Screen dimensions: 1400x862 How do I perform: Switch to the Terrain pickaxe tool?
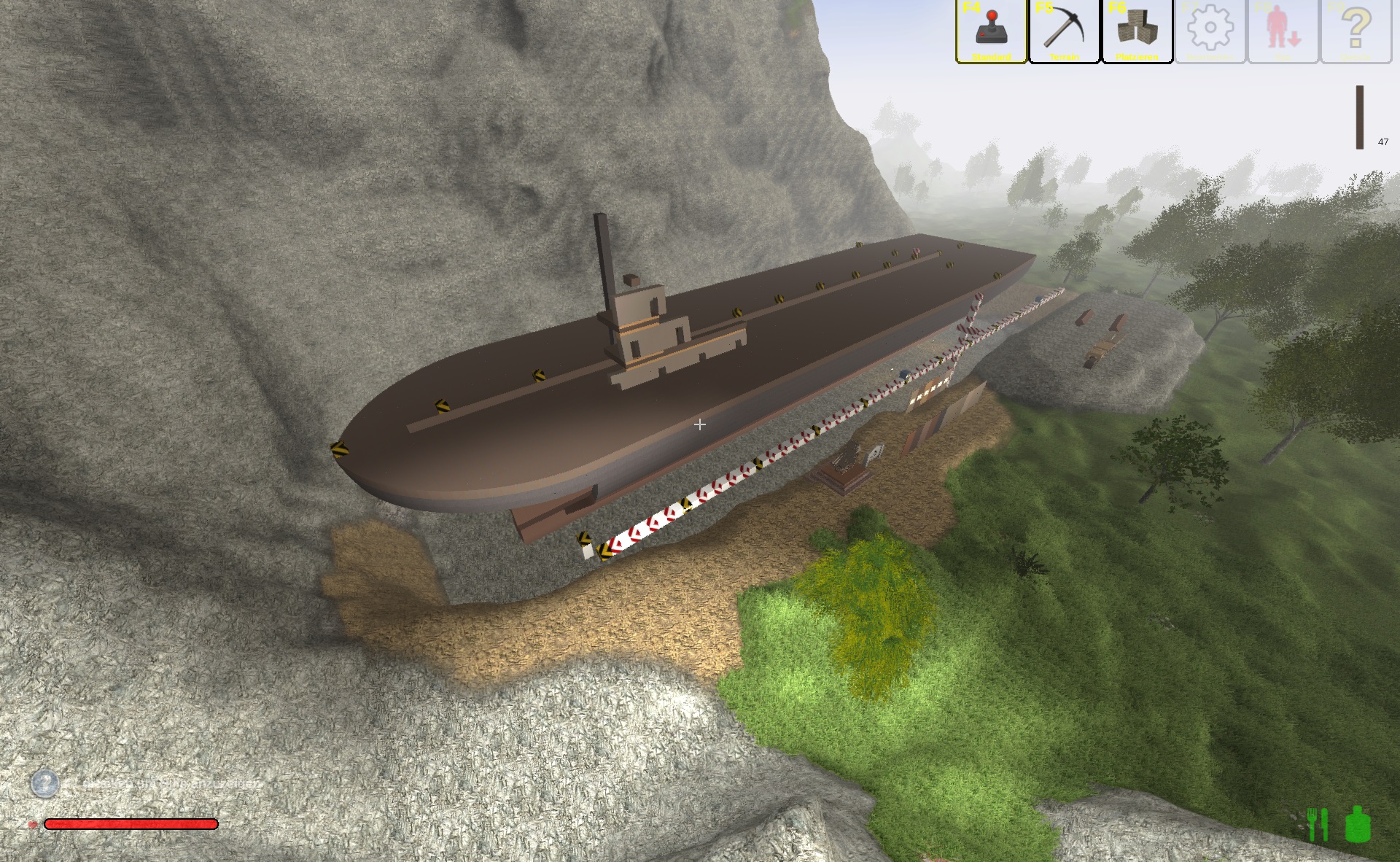tap(1064, 31)
